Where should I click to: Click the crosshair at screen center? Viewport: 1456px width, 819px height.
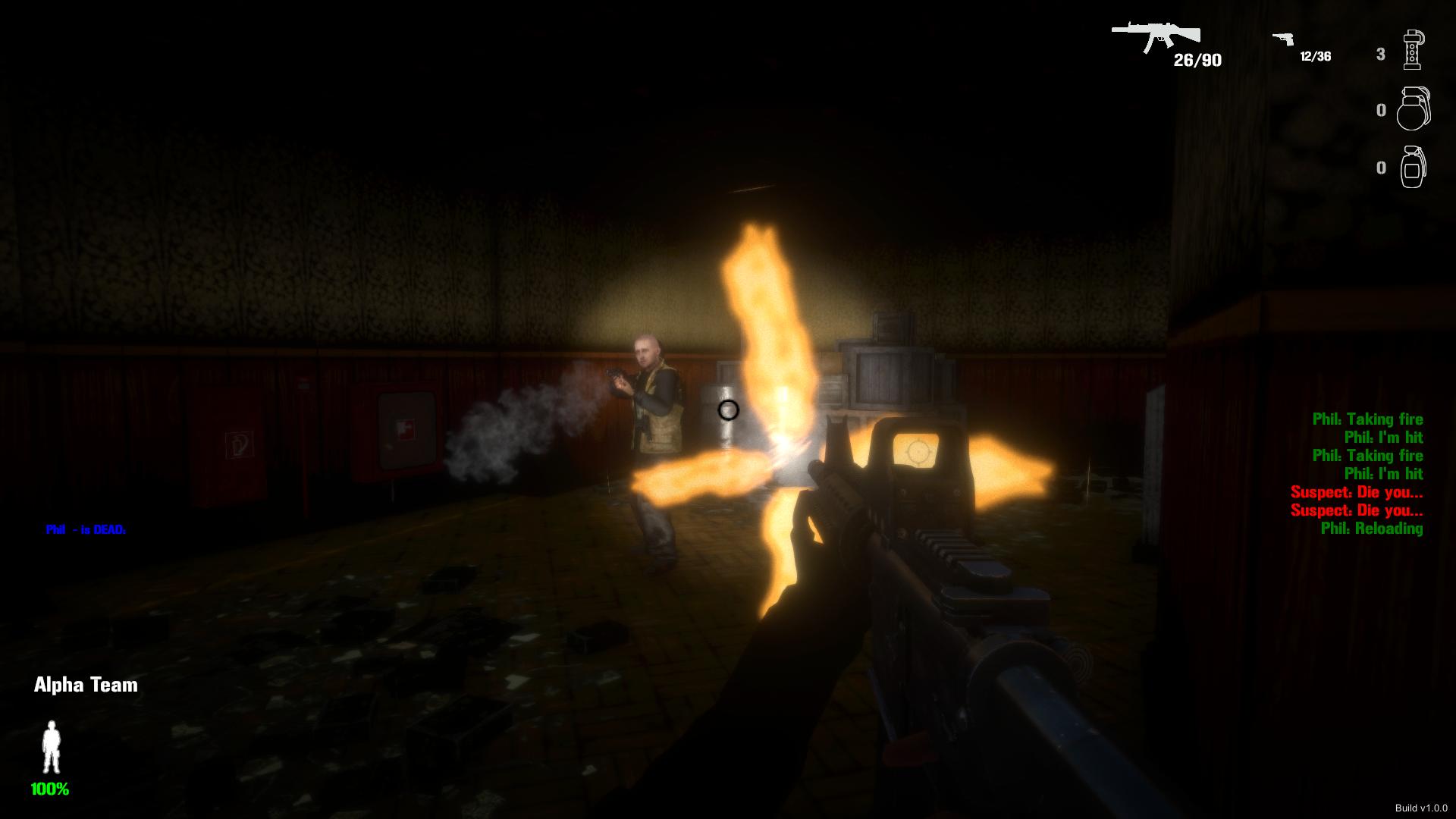click(728, 409)
